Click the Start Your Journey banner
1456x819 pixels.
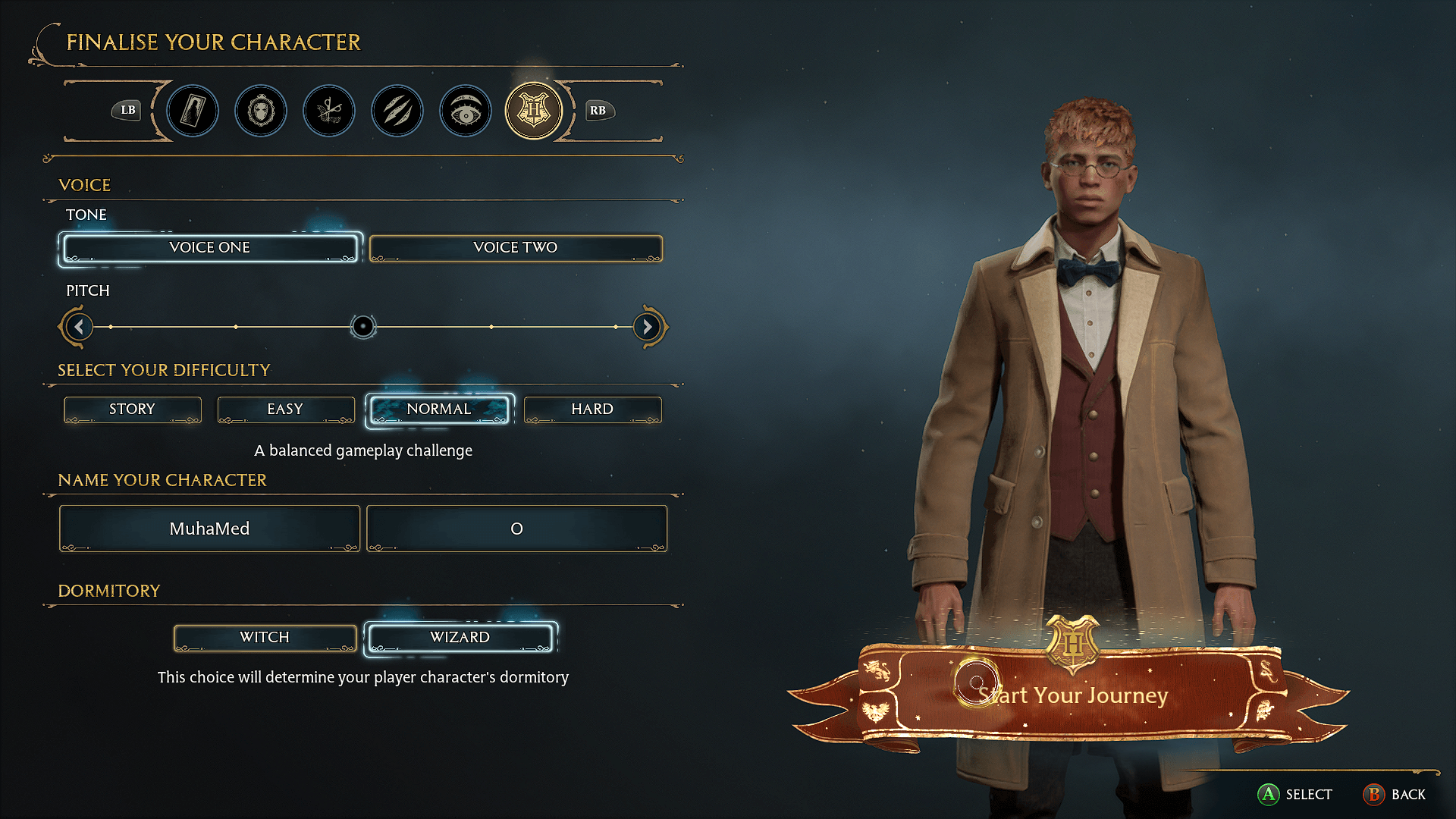(x=1072, y=695)
